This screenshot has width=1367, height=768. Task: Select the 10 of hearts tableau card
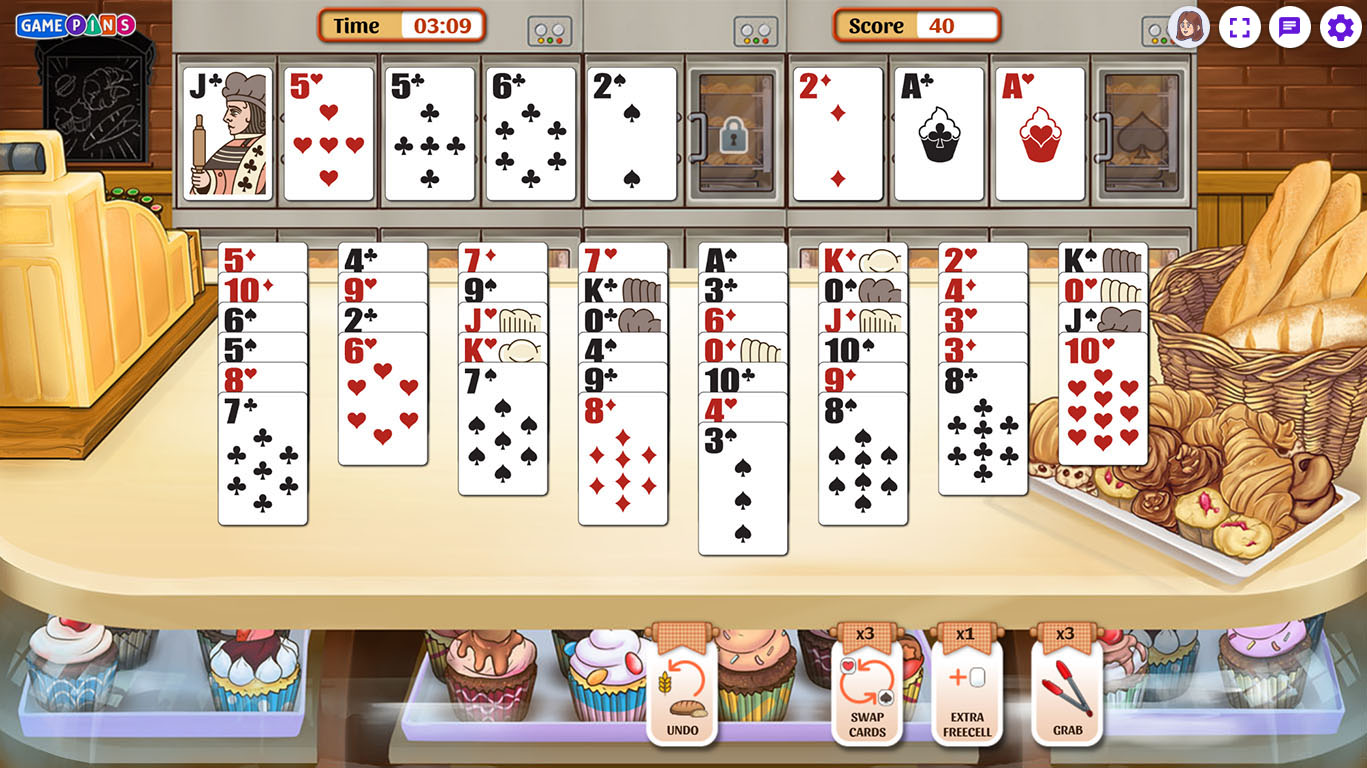pyautogui.click(x=1103, y=400)
